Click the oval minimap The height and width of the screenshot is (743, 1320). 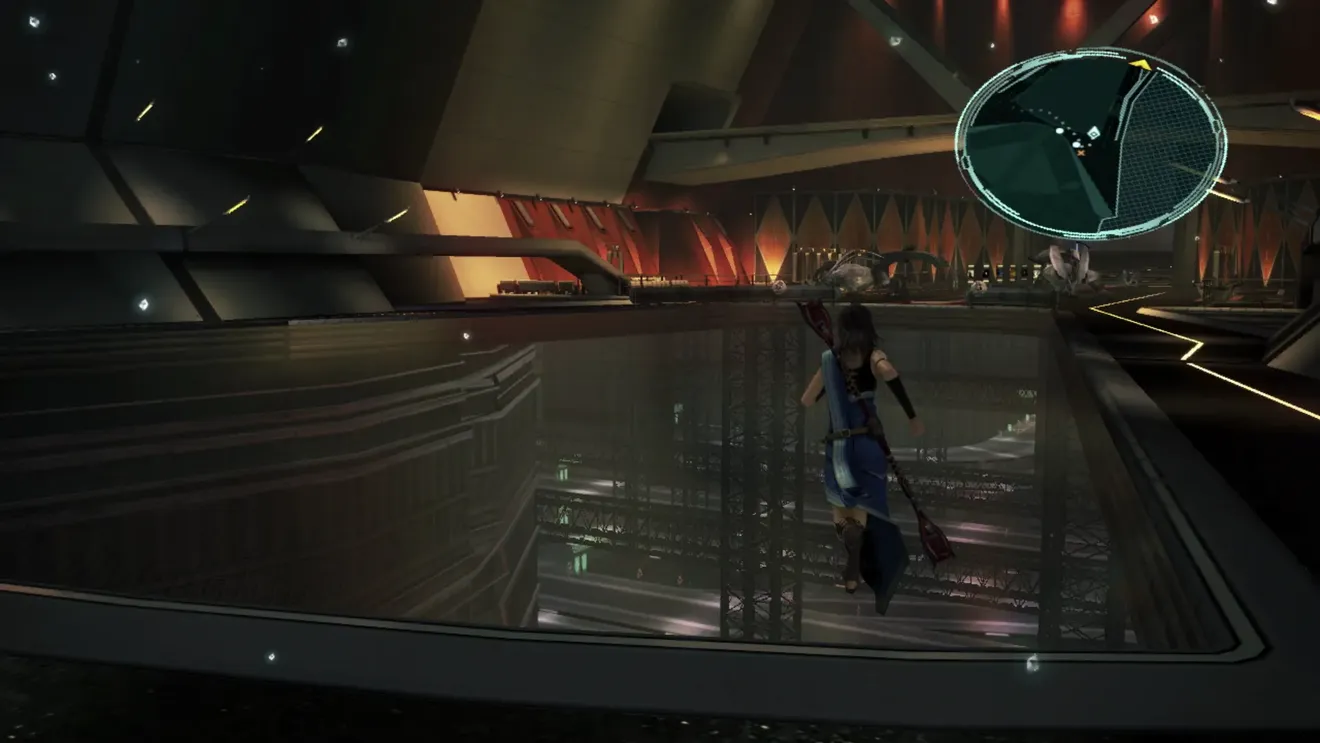(x=1090, y=143)
